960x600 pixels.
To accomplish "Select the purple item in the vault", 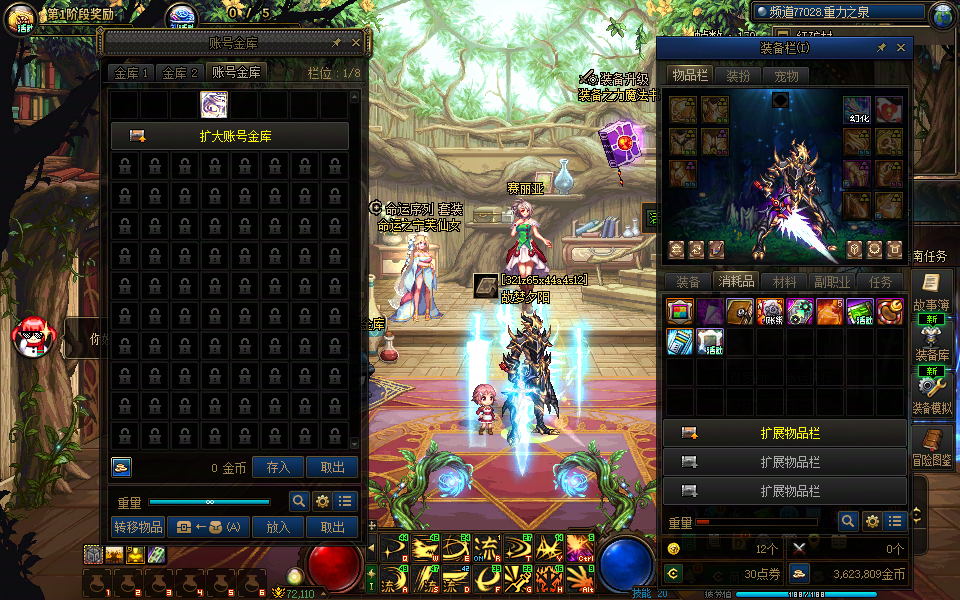I will coord(214,104).
